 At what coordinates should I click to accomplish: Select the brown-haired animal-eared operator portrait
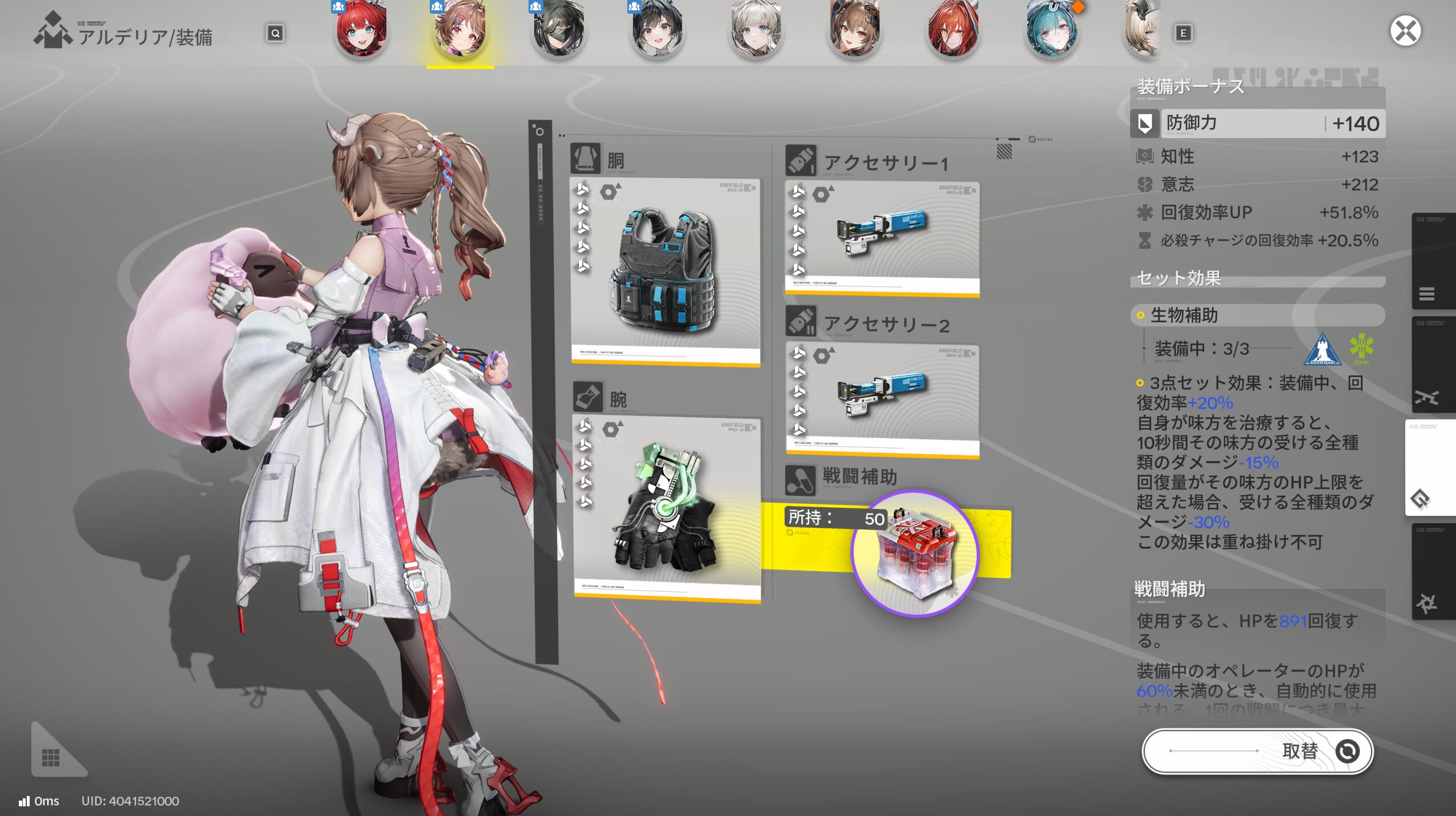point(854,30)
